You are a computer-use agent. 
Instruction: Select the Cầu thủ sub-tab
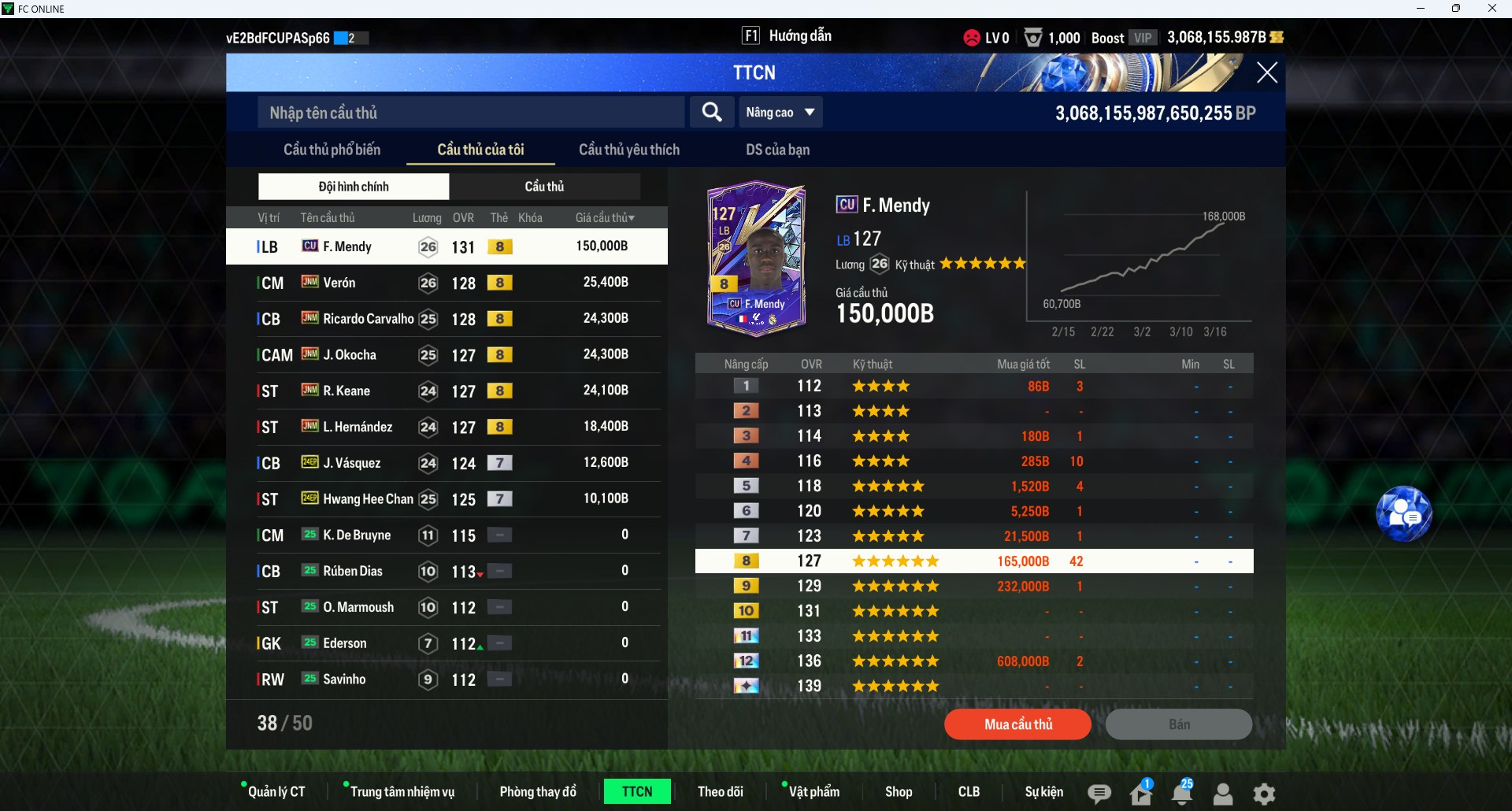tap(544, 187)
